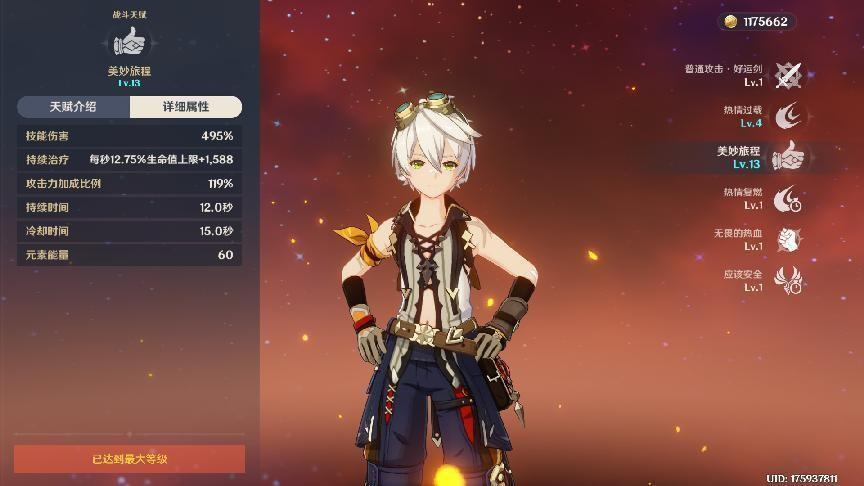The height and width of the screenshot is (486, 864).
Task: Switch to the 天赋介绍 tab
Action: pyautogui.click(x=73, y=107)
